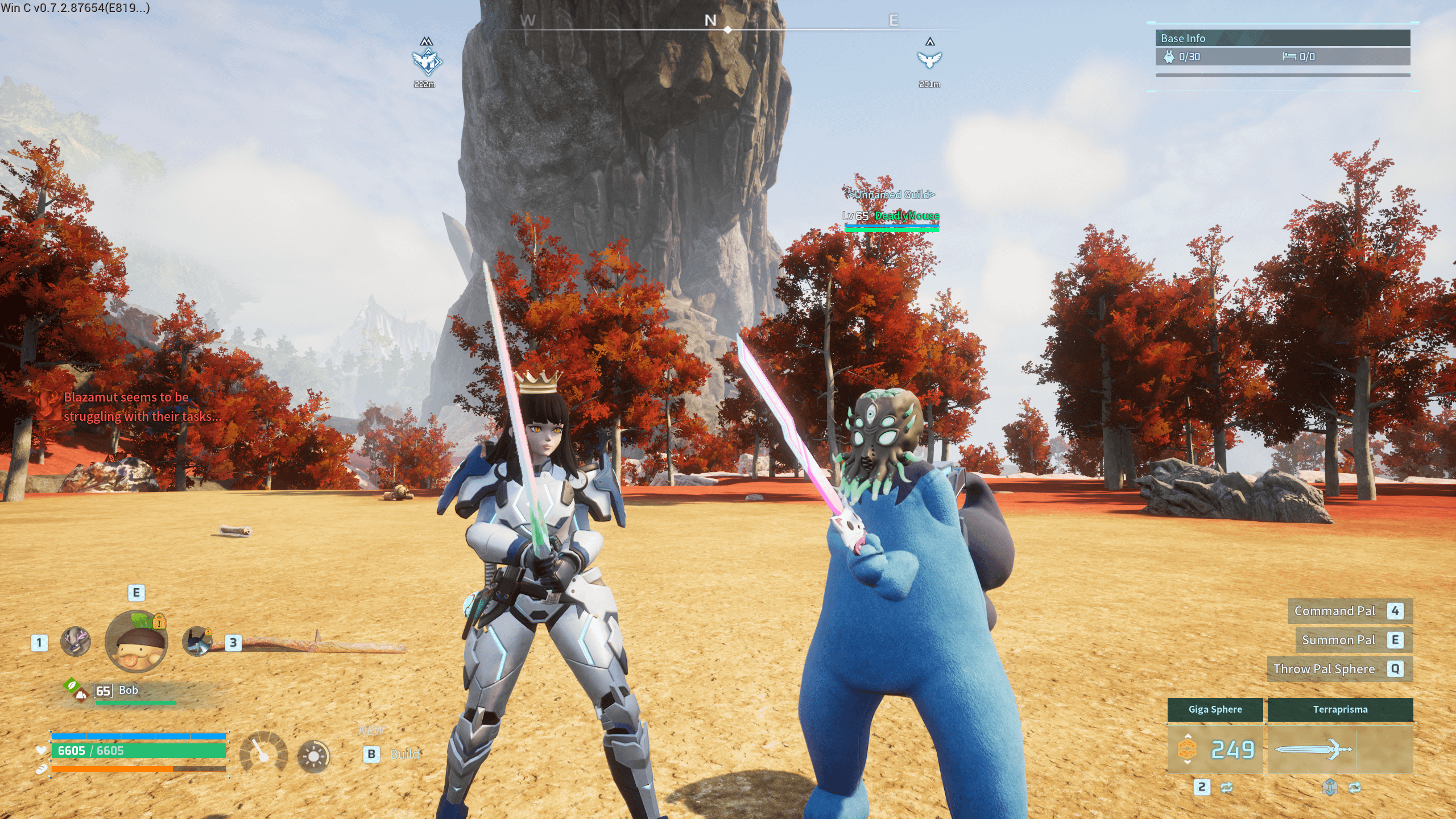Viewport: 1456px width, 819px height.
Task: Click the Command Pal action label
Action: [x=1334, y=611]
